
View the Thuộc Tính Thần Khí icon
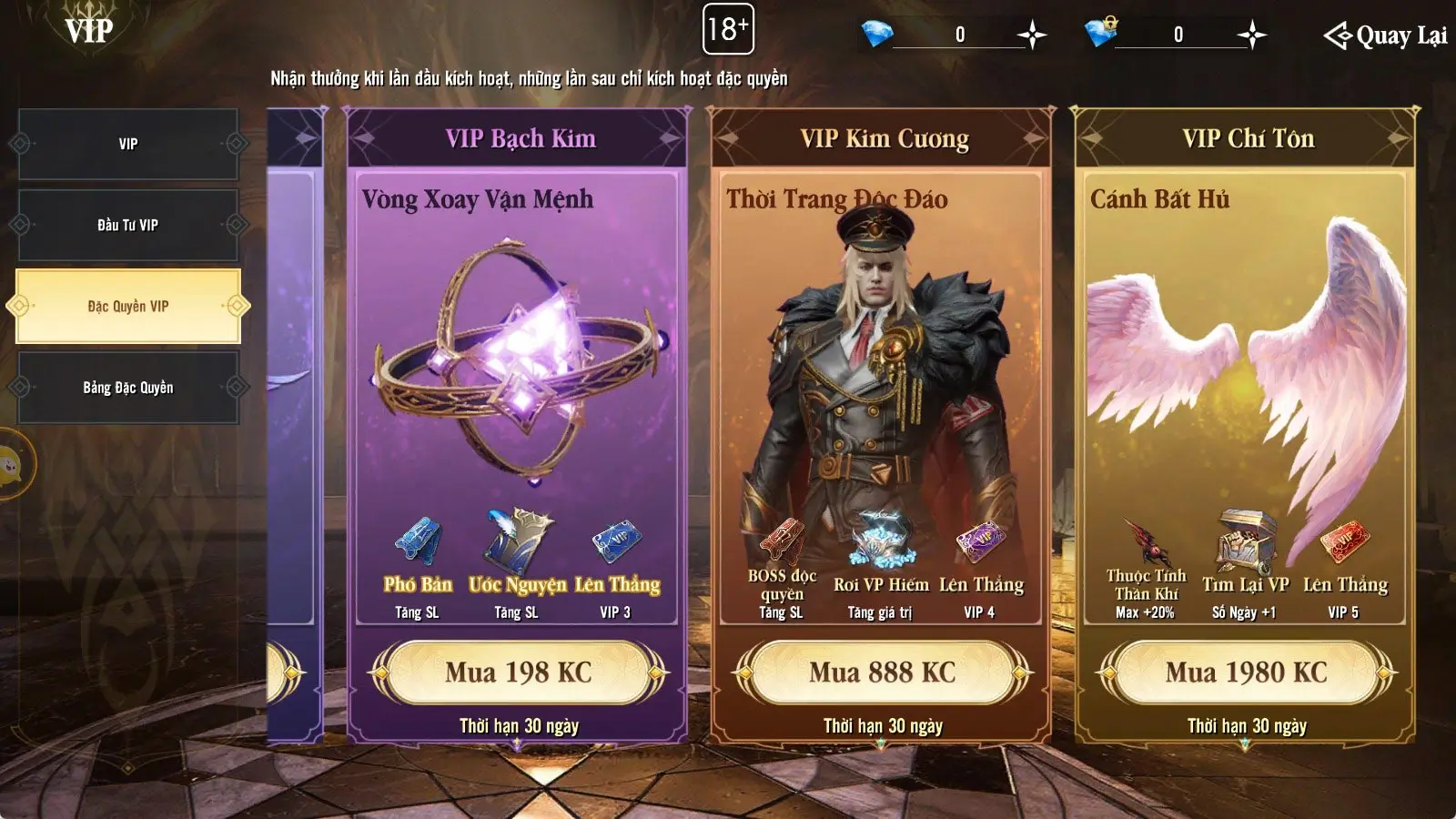click(x=1146, y=541)
